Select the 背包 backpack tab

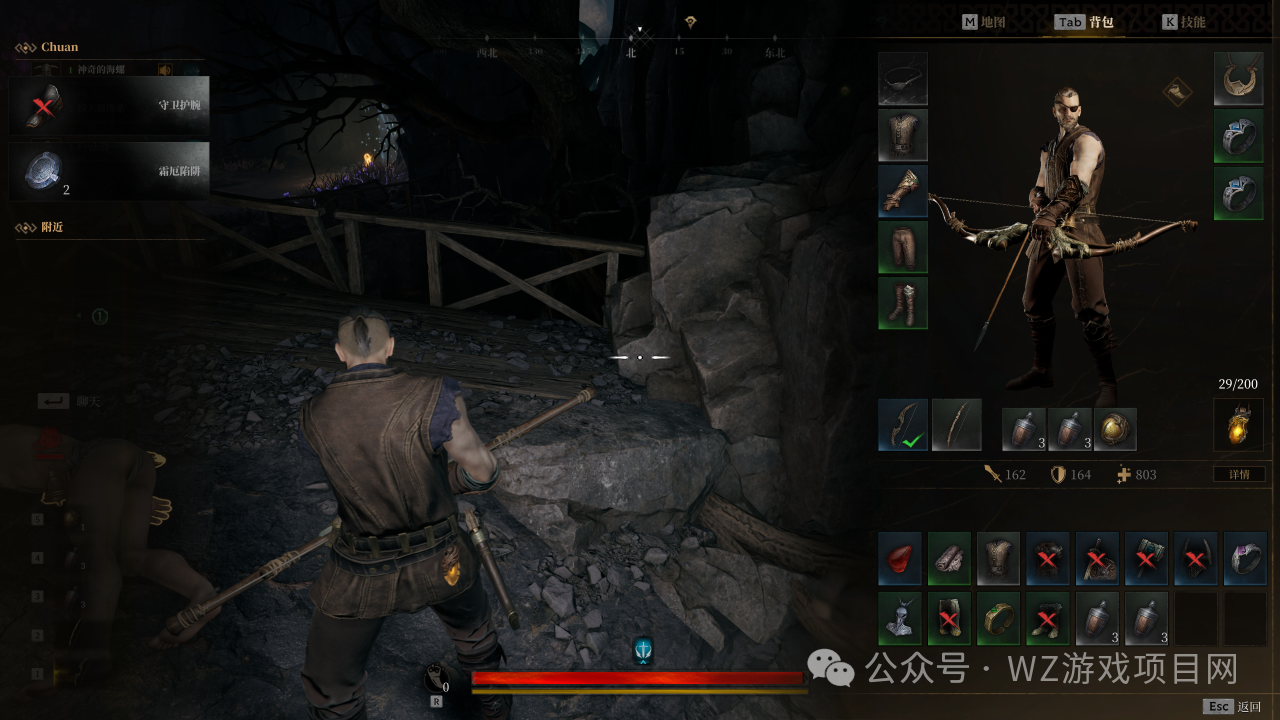pos(1085,22)
